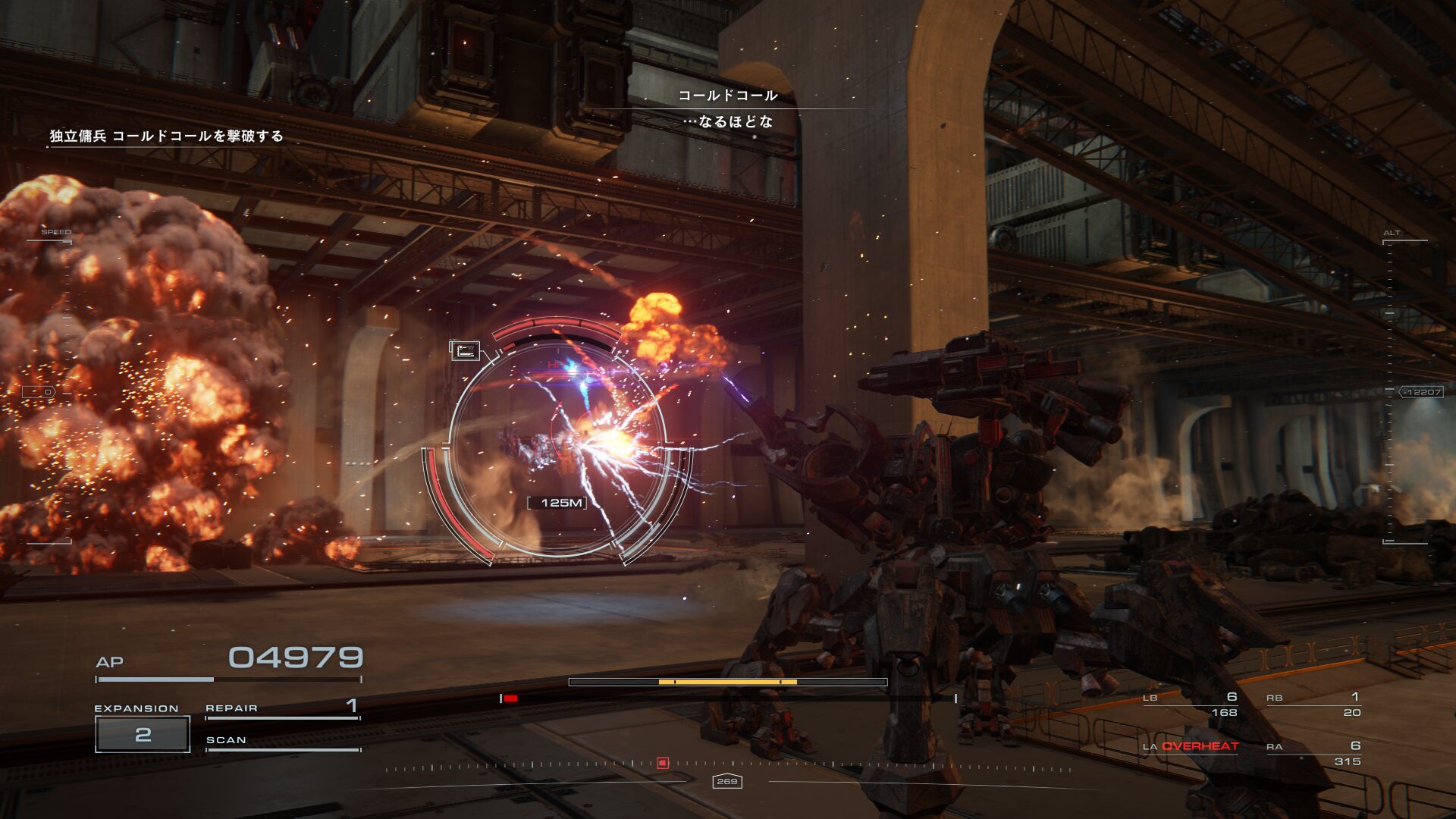
Task: Select the LB shoulder weapon slot
Action: point(1190,704)
